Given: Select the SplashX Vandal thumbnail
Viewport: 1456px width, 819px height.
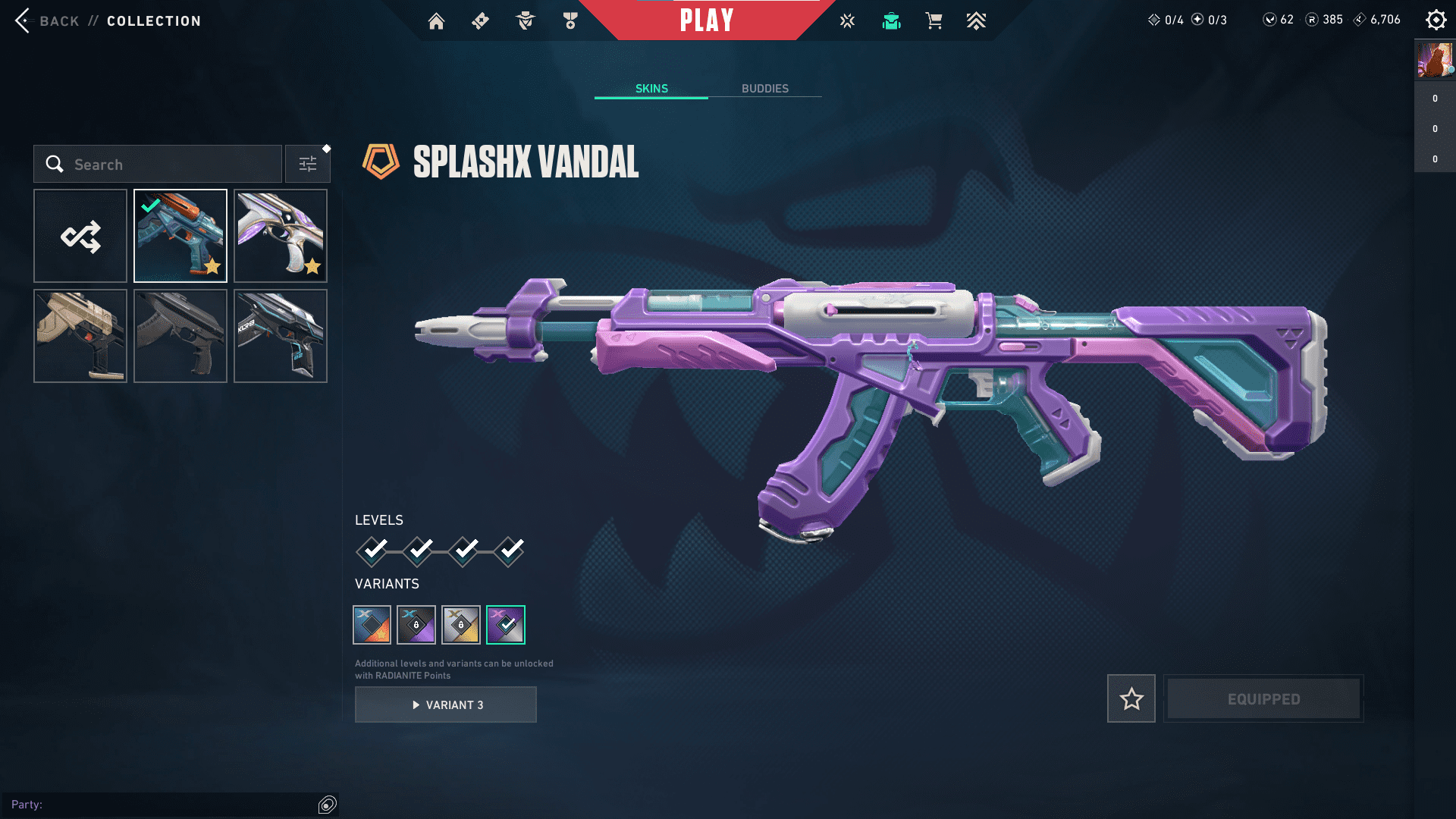Looking at the screenshot, I should [180, 236].
